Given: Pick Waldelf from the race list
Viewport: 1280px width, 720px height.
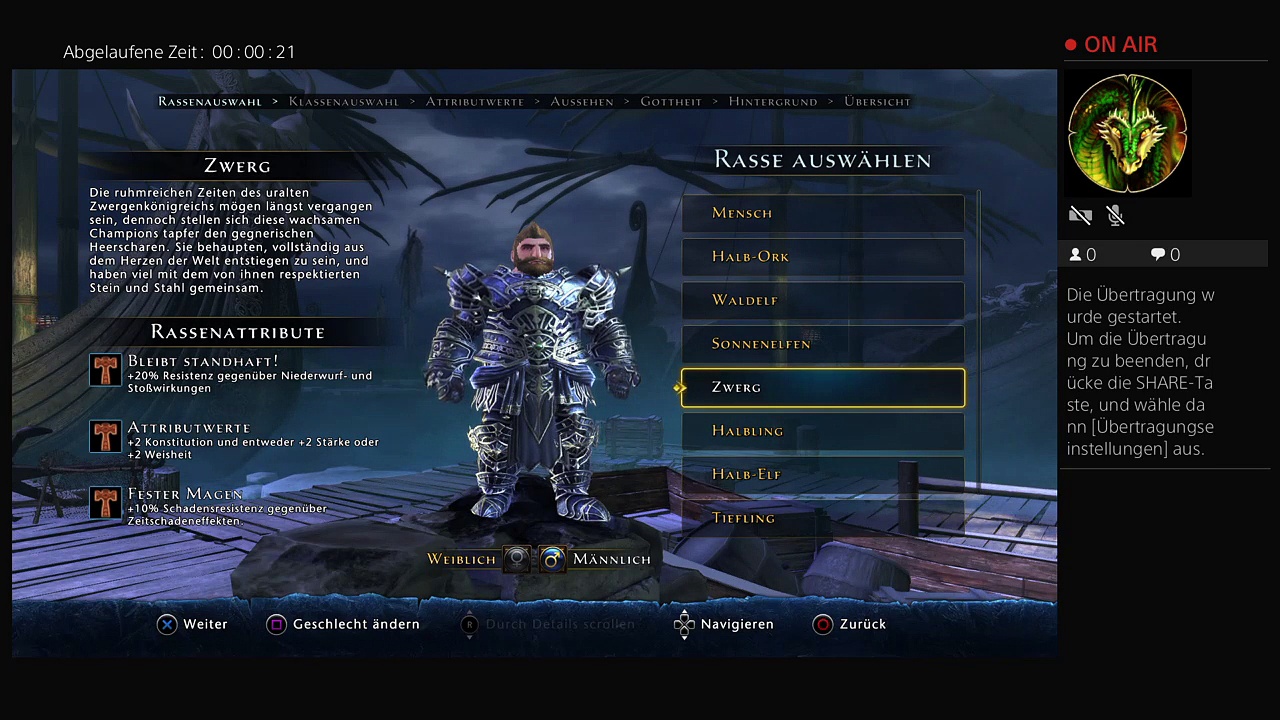Looking at the screenshot, I should [822, 300].
